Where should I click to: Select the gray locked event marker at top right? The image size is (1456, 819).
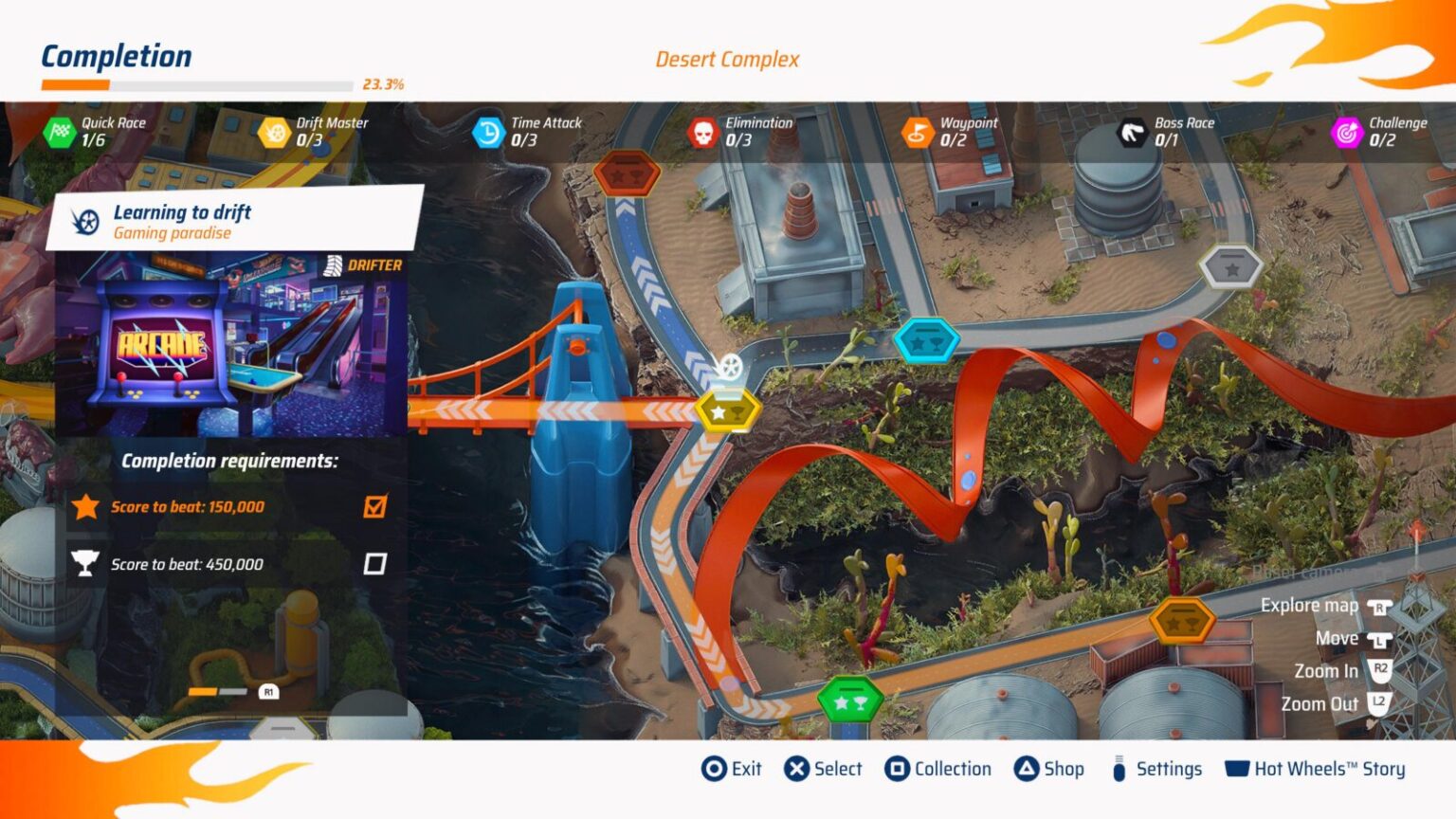tap(1229, 264)
